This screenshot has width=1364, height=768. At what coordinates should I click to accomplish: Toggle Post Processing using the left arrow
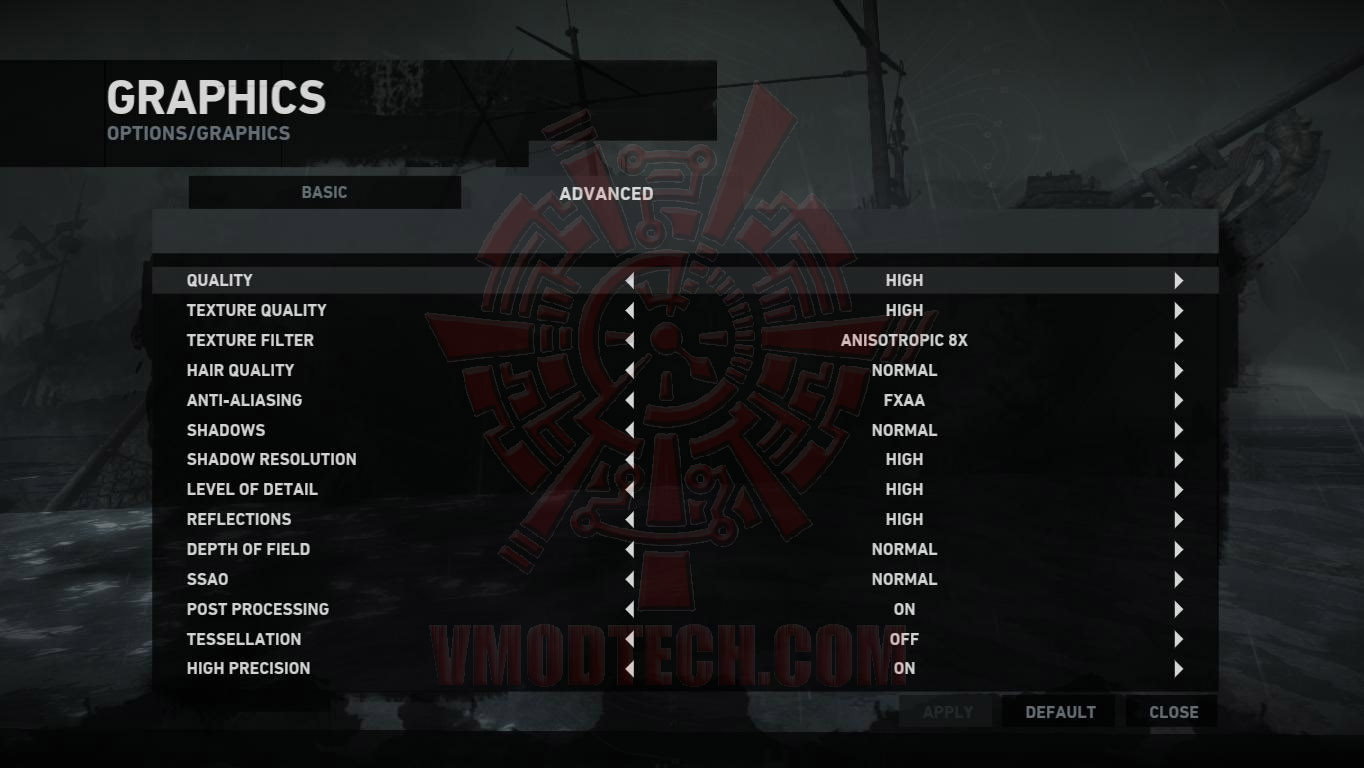(x=629, y=609)
